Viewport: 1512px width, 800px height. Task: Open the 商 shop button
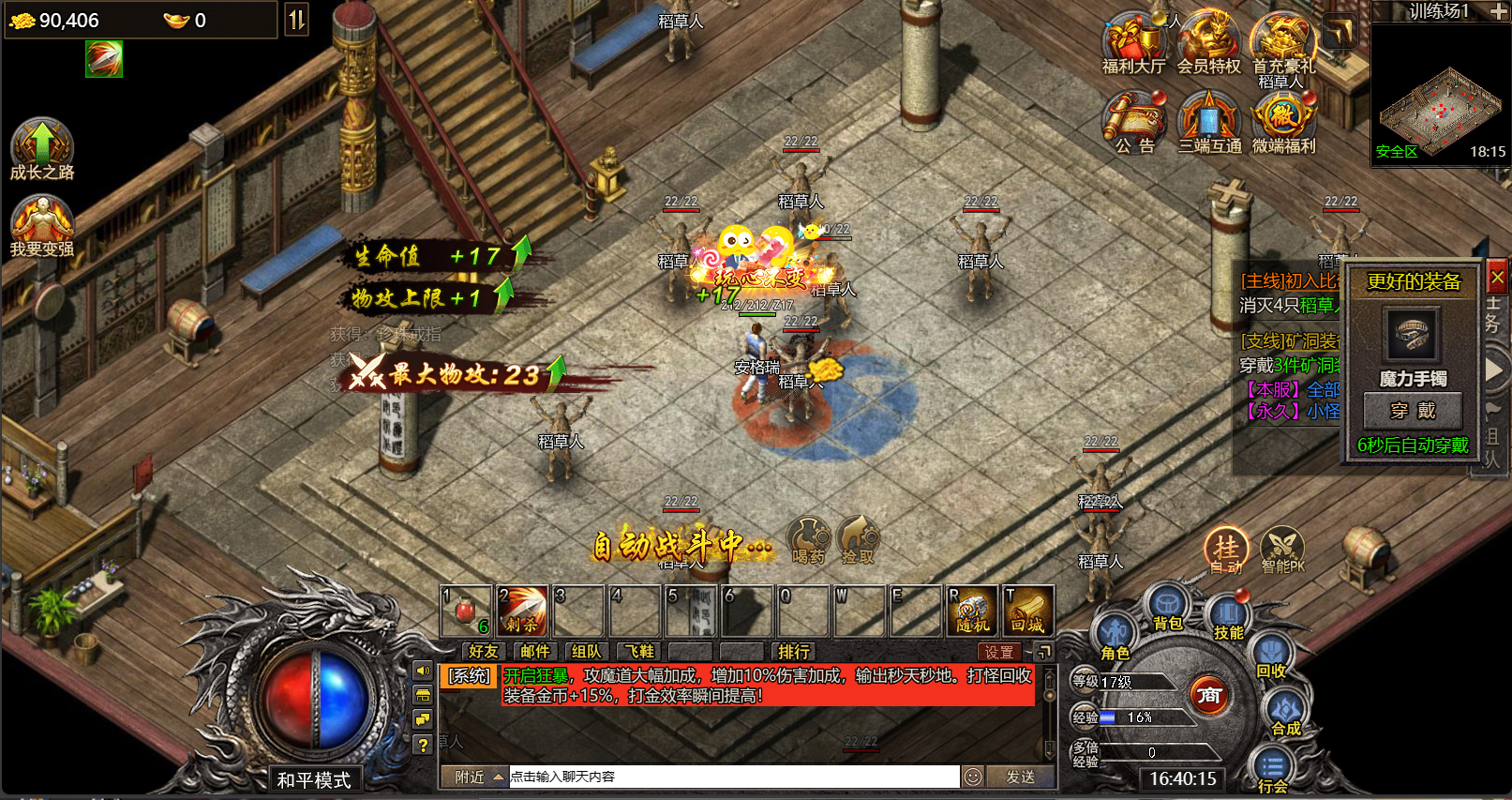1209,696
